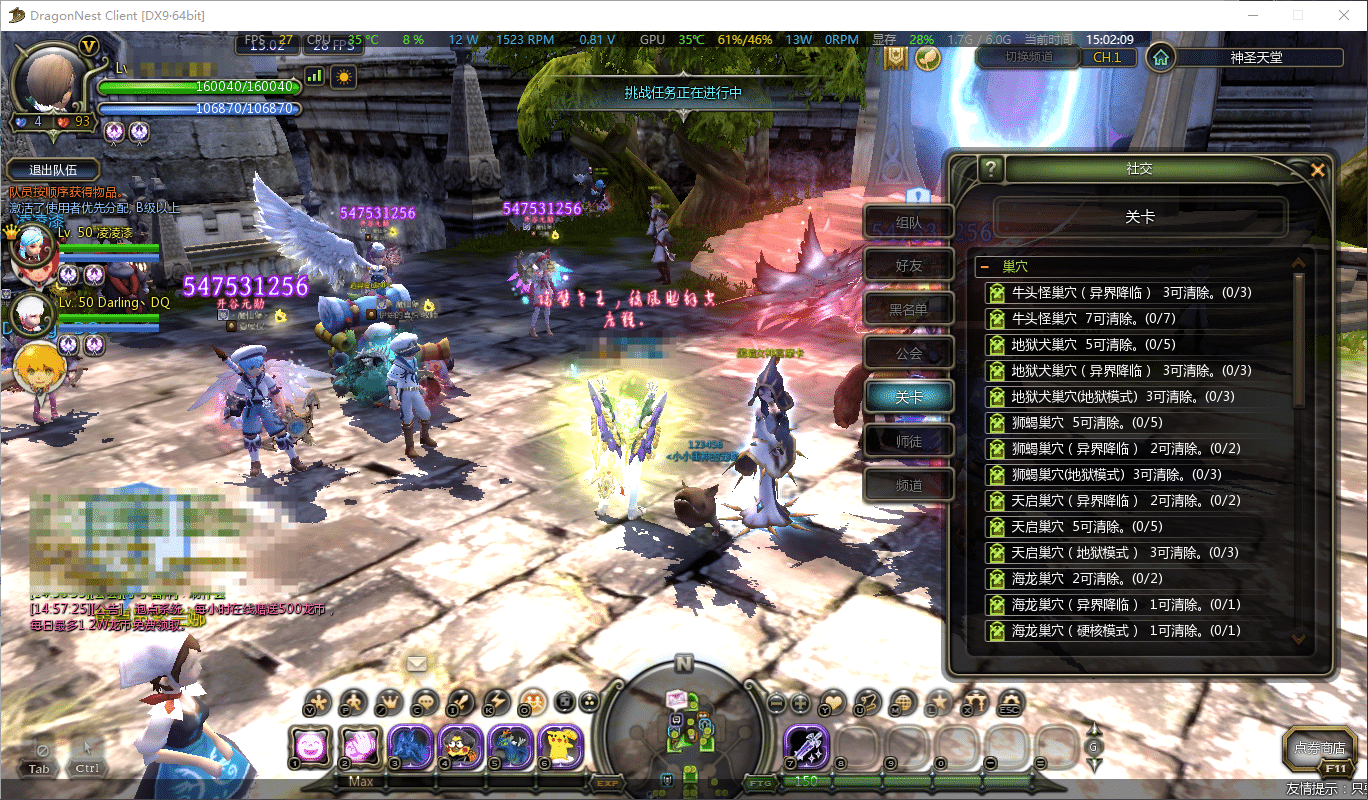This screenshot has width=1368, height=800.
Task: Open the ESC system menu icon
Action: (x=1010, y=702)
